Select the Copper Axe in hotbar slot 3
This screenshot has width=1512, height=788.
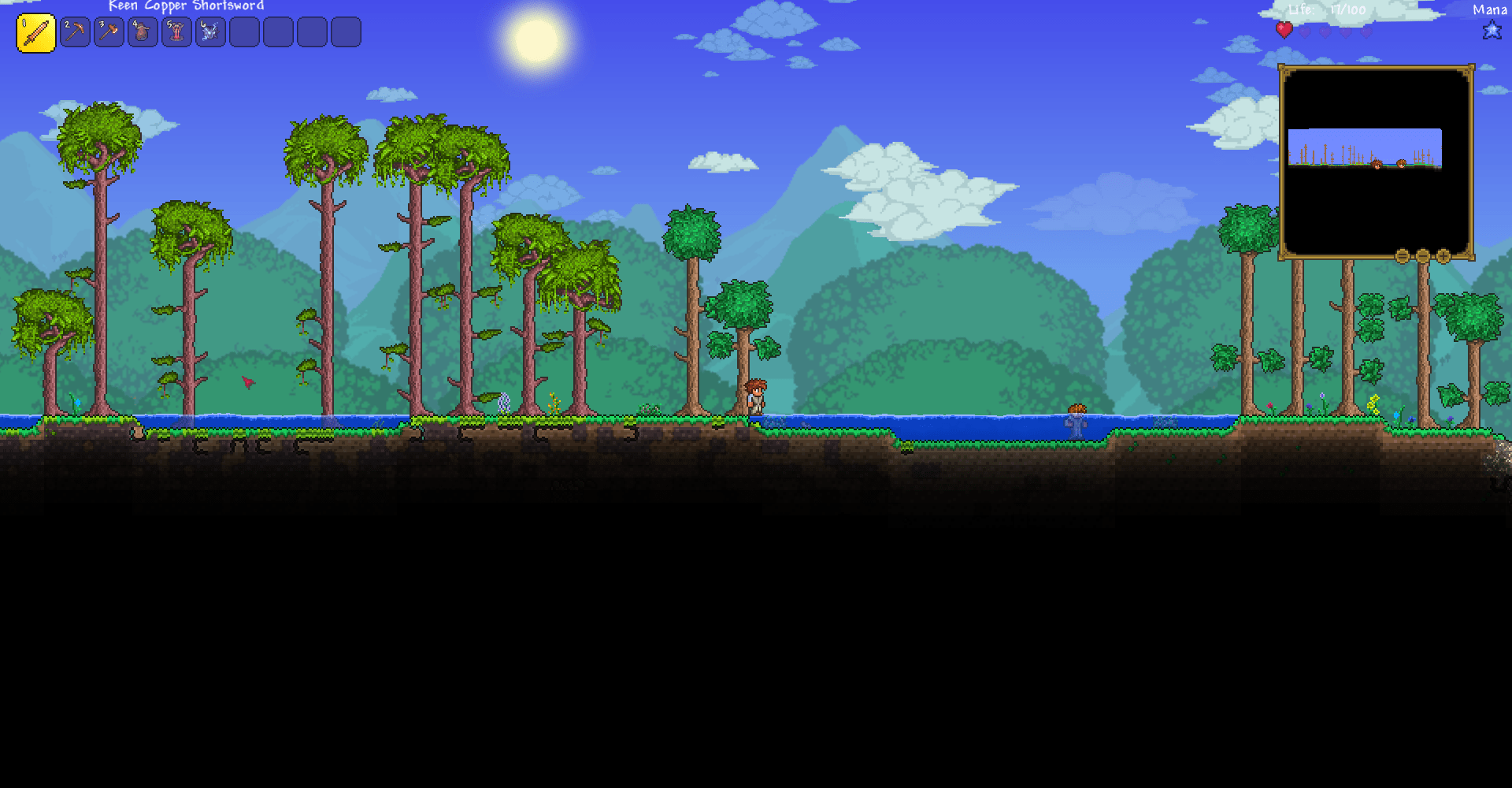[109, 32]
